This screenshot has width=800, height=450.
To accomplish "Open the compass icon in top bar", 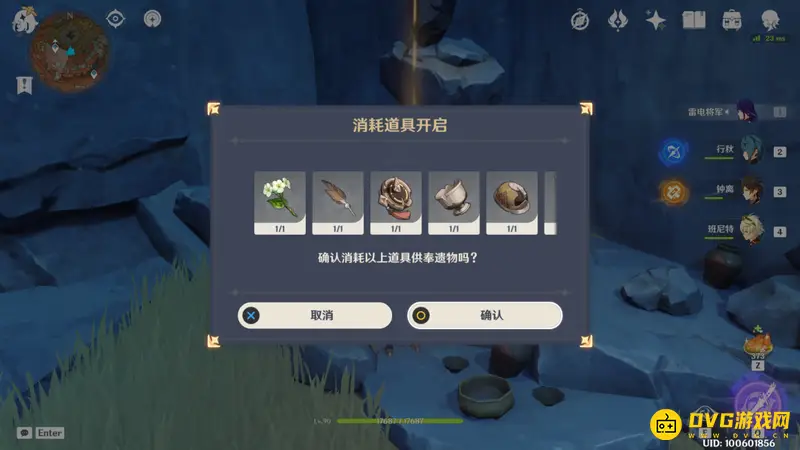I will [580, 19].
